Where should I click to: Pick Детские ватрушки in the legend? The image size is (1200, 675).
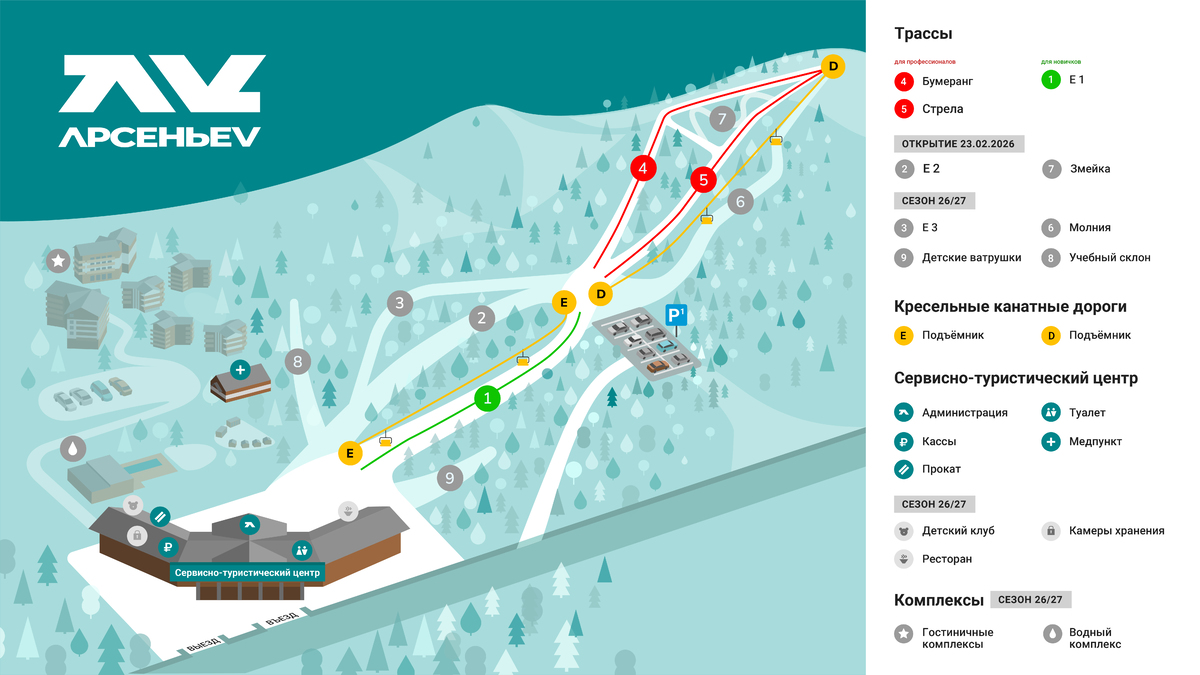click(971, 257)
